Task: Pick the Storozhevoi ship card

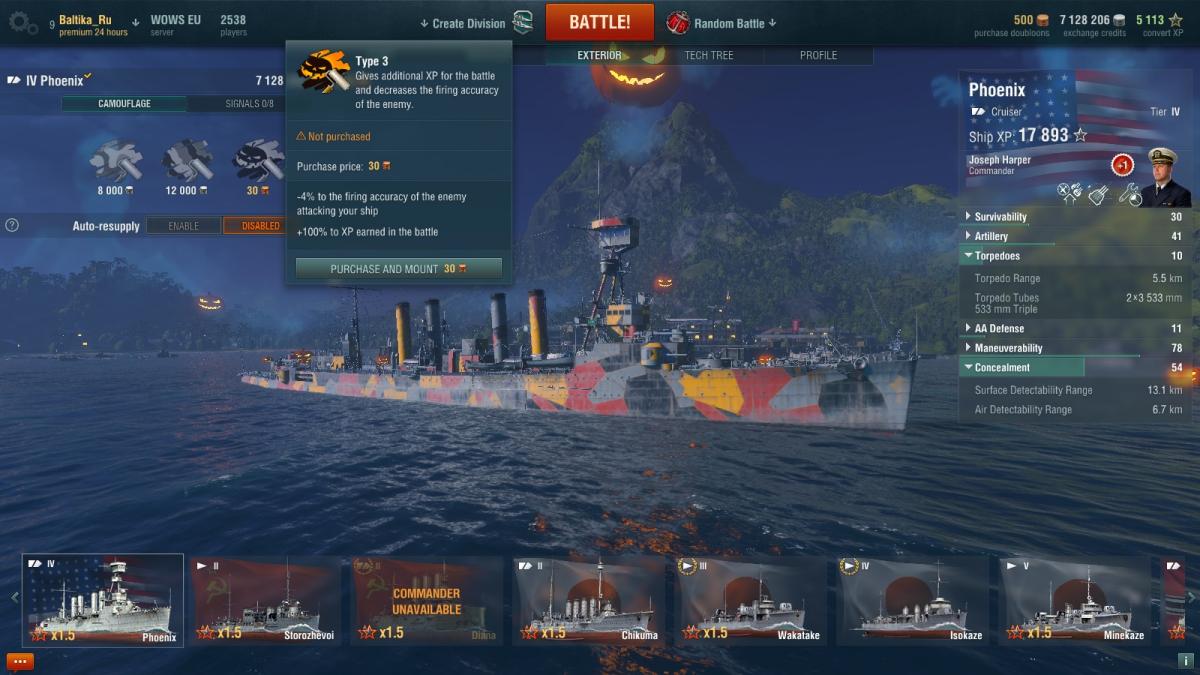Action: tap(265, 602)
